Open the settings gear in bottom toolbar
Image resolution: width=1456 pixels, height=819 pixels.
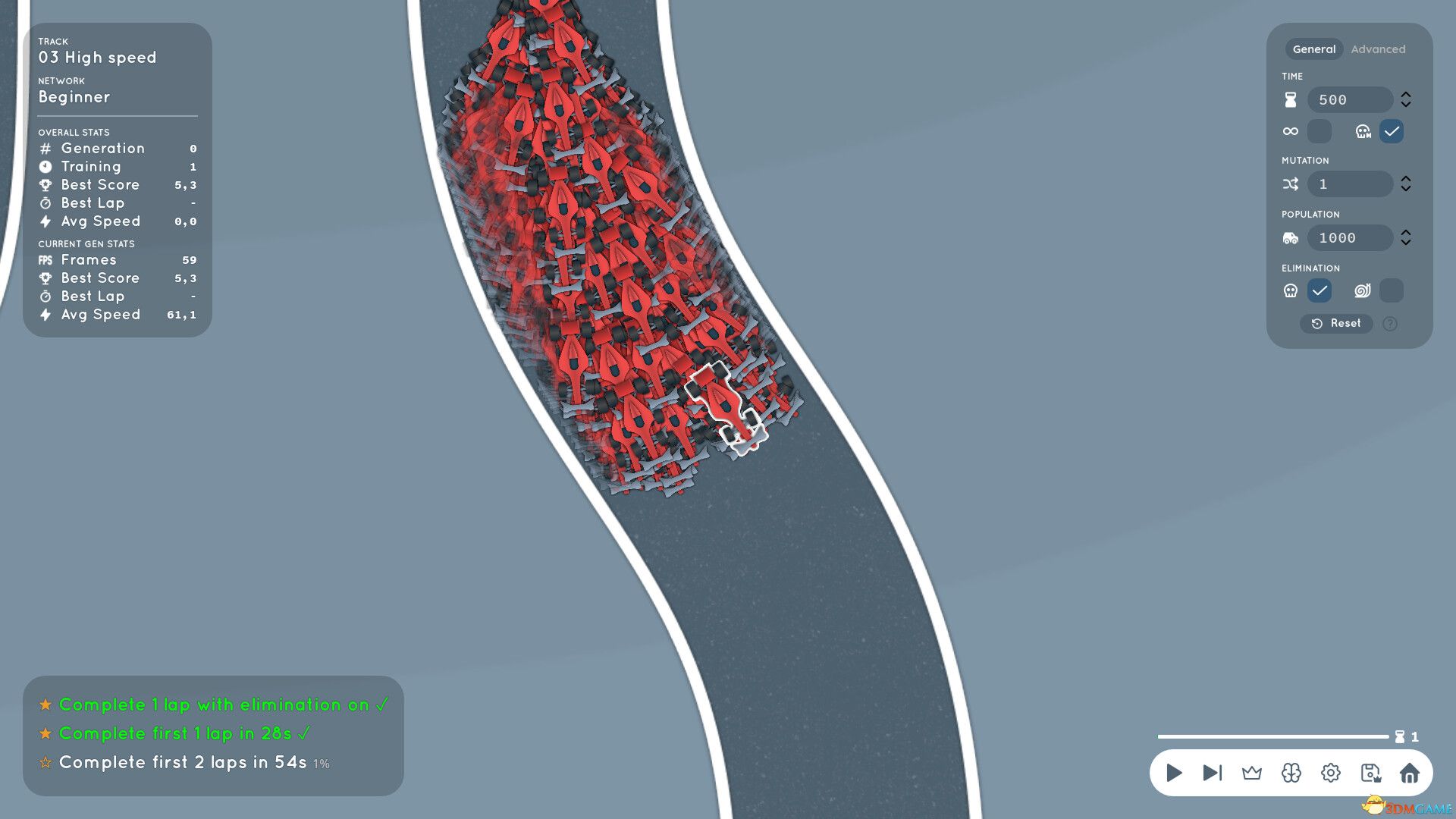(1330, 773)
